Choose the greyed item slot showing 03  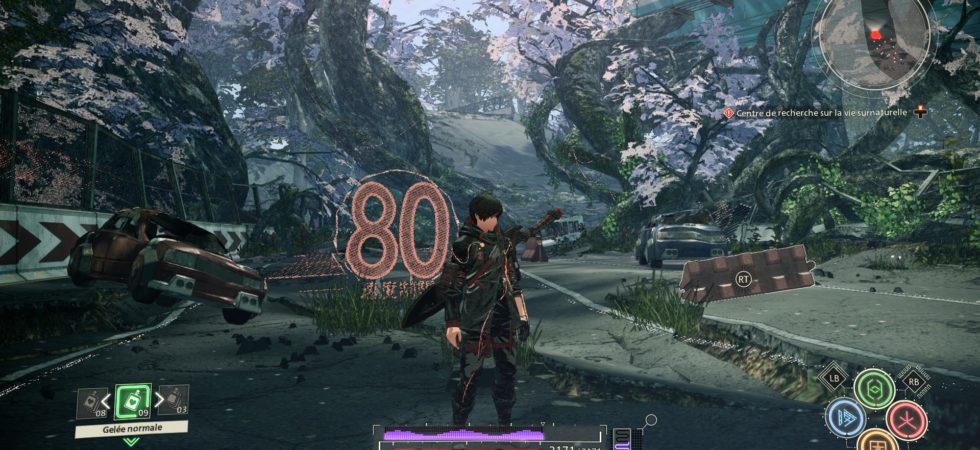point(174,401)
